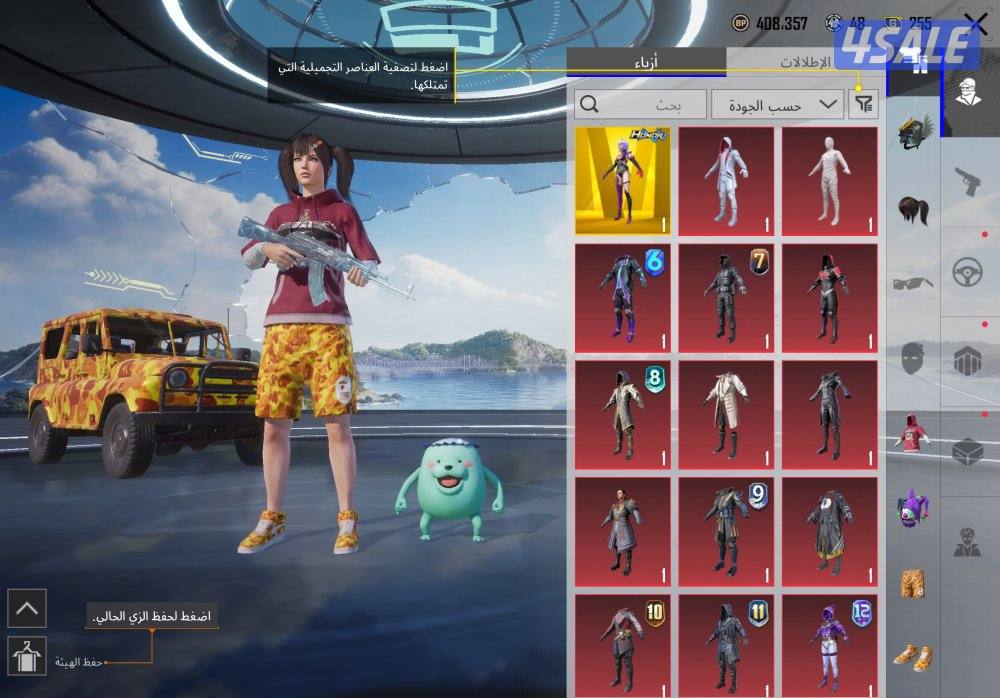Open the pistol weapons category
Screen dimensions: 1000x698
(966, 182)
